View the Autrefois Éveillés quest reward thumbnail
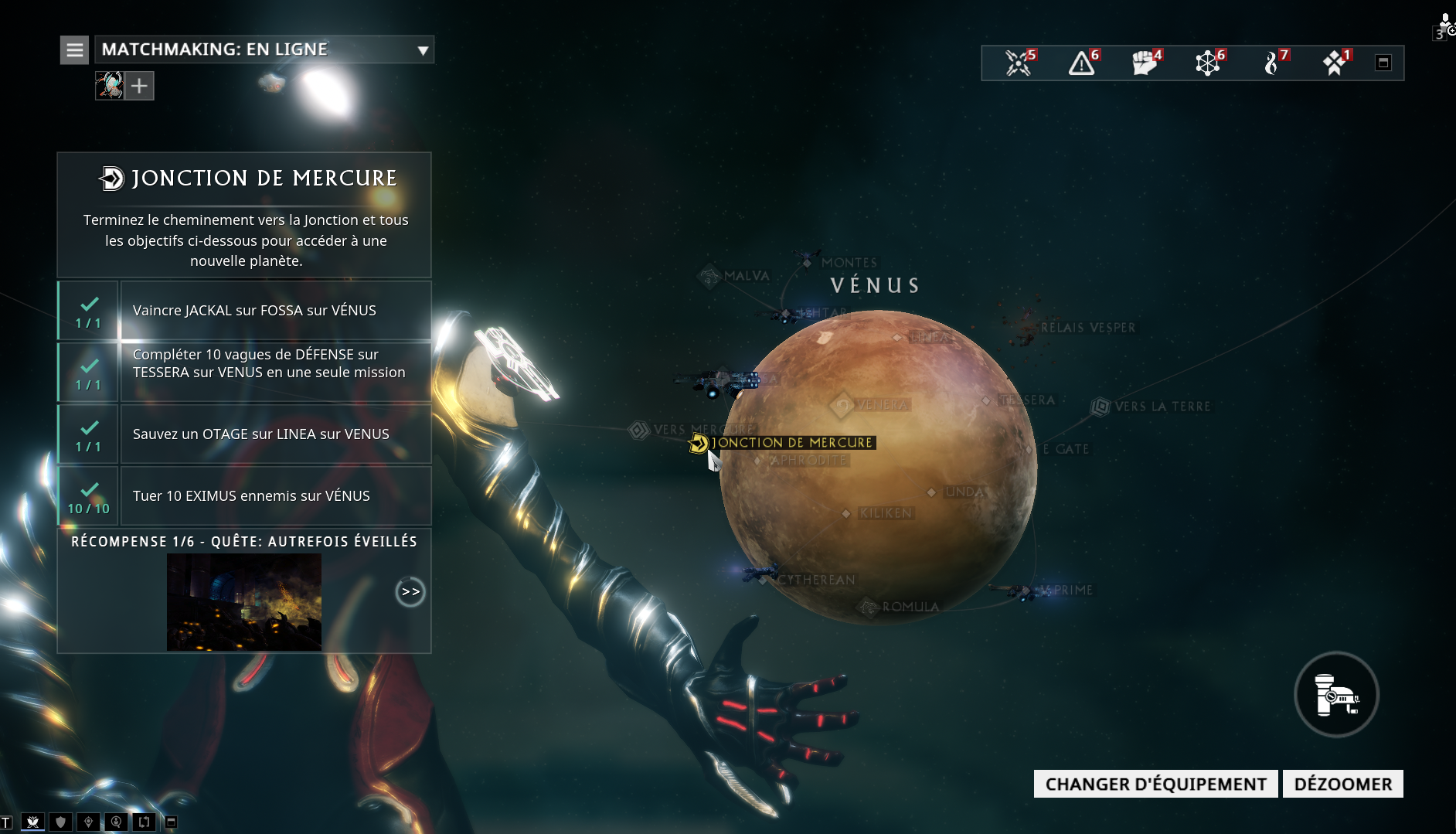The width and height of the screenshot is (1456, 834). pos(244,601)
